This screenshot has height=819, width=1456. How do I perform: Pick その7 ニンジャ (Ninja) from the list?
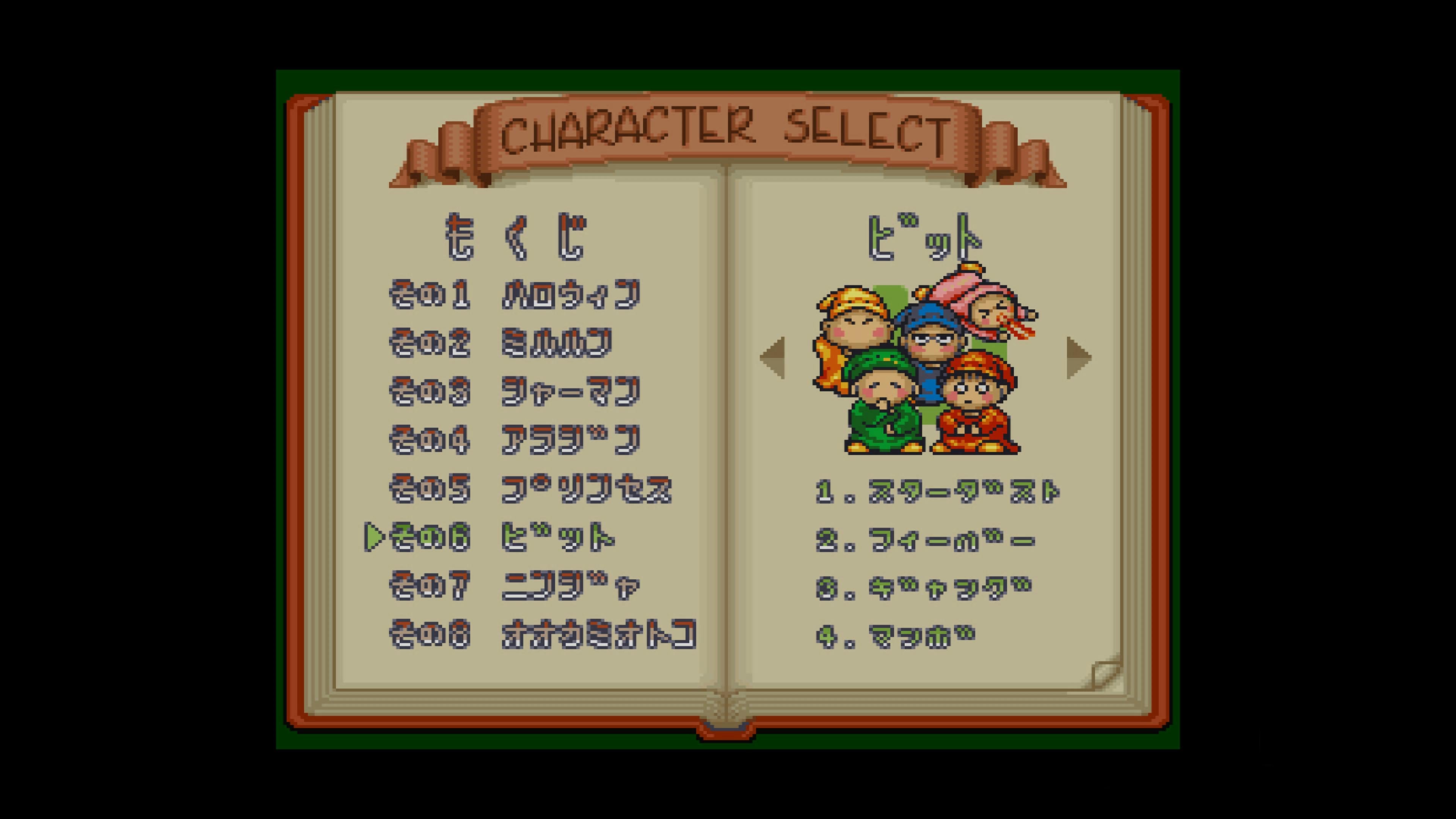pos(515,586)
